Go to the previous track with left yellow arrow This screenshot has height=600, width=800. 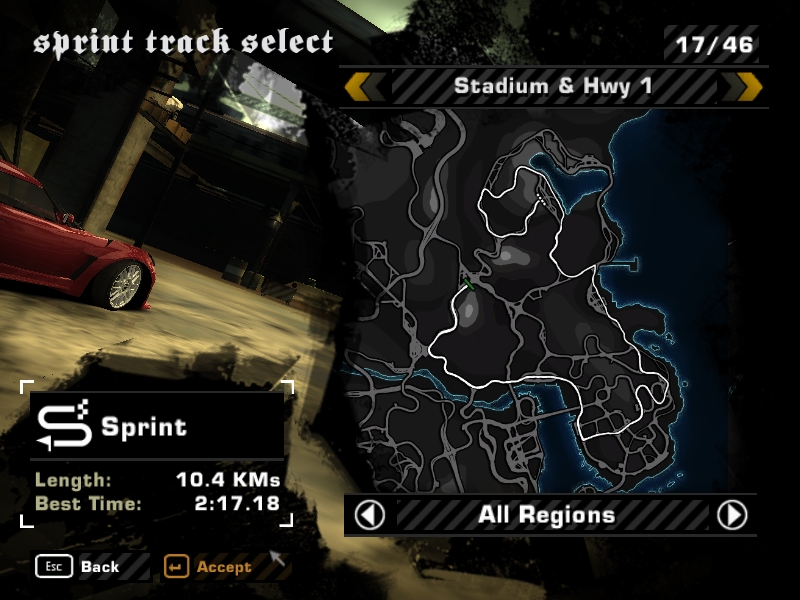coord(357,86)
